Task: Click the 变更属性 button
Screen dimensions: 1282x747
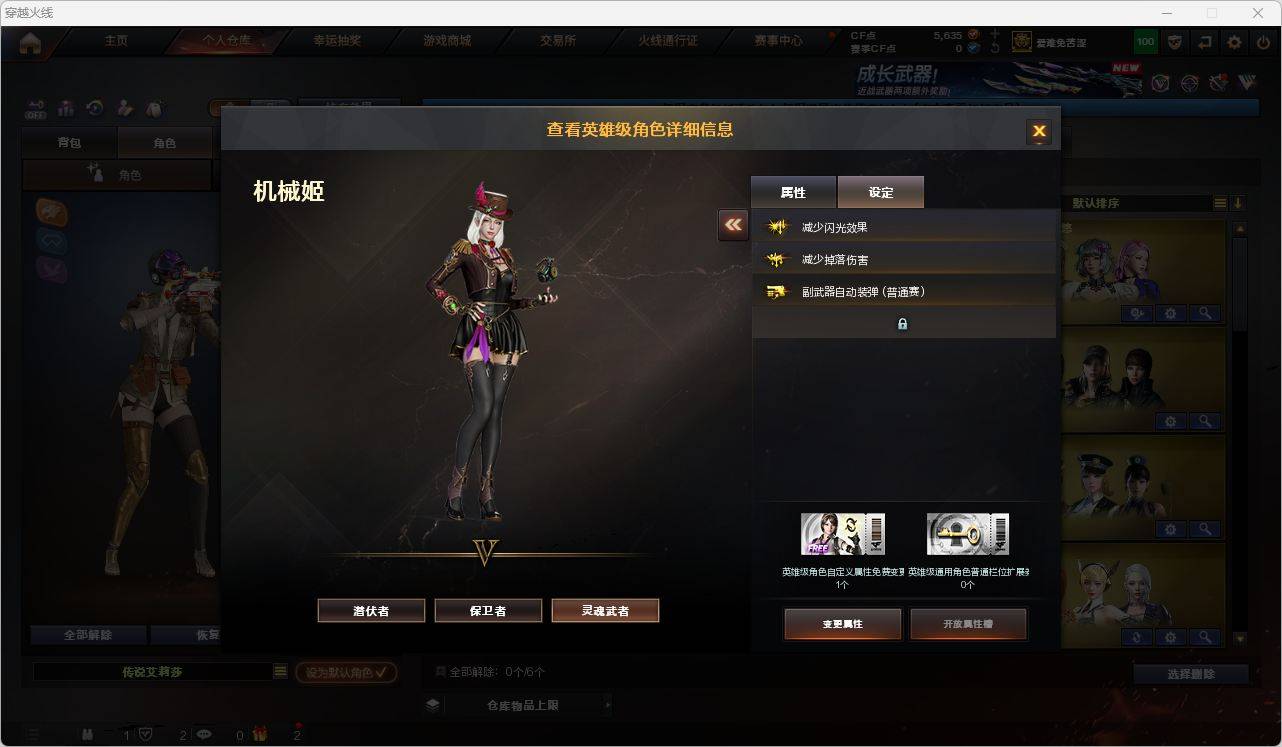Action: pos(842,623)
